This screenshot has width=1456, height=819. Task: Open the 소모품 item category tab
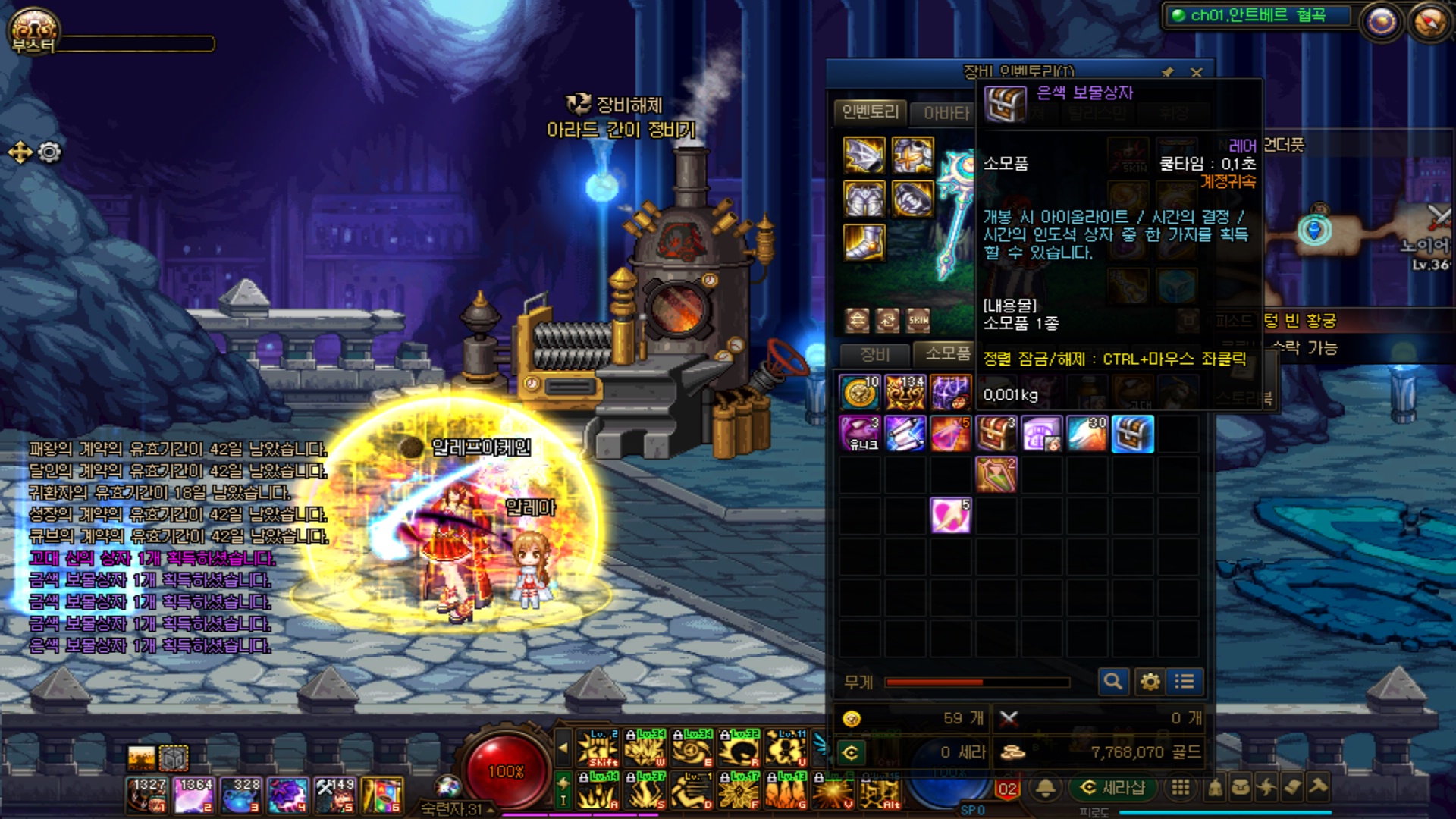click(x=947, y=353)
